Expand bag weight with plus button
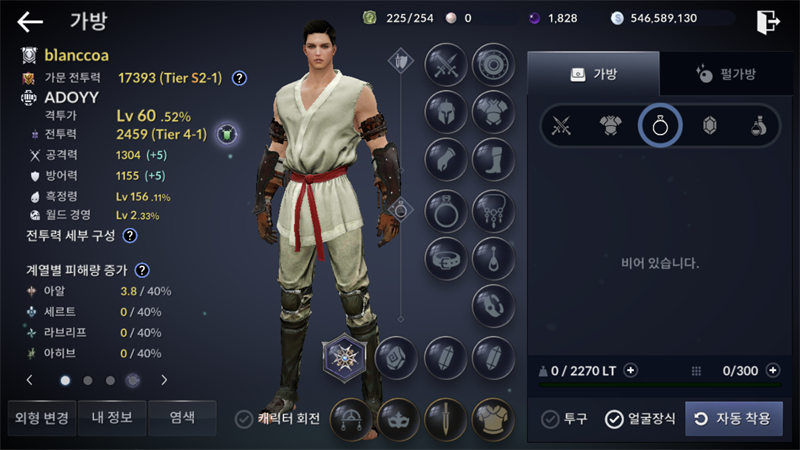The height and width of the screenshot is (450, 800). pyautogui.click(x=630, y=370)
